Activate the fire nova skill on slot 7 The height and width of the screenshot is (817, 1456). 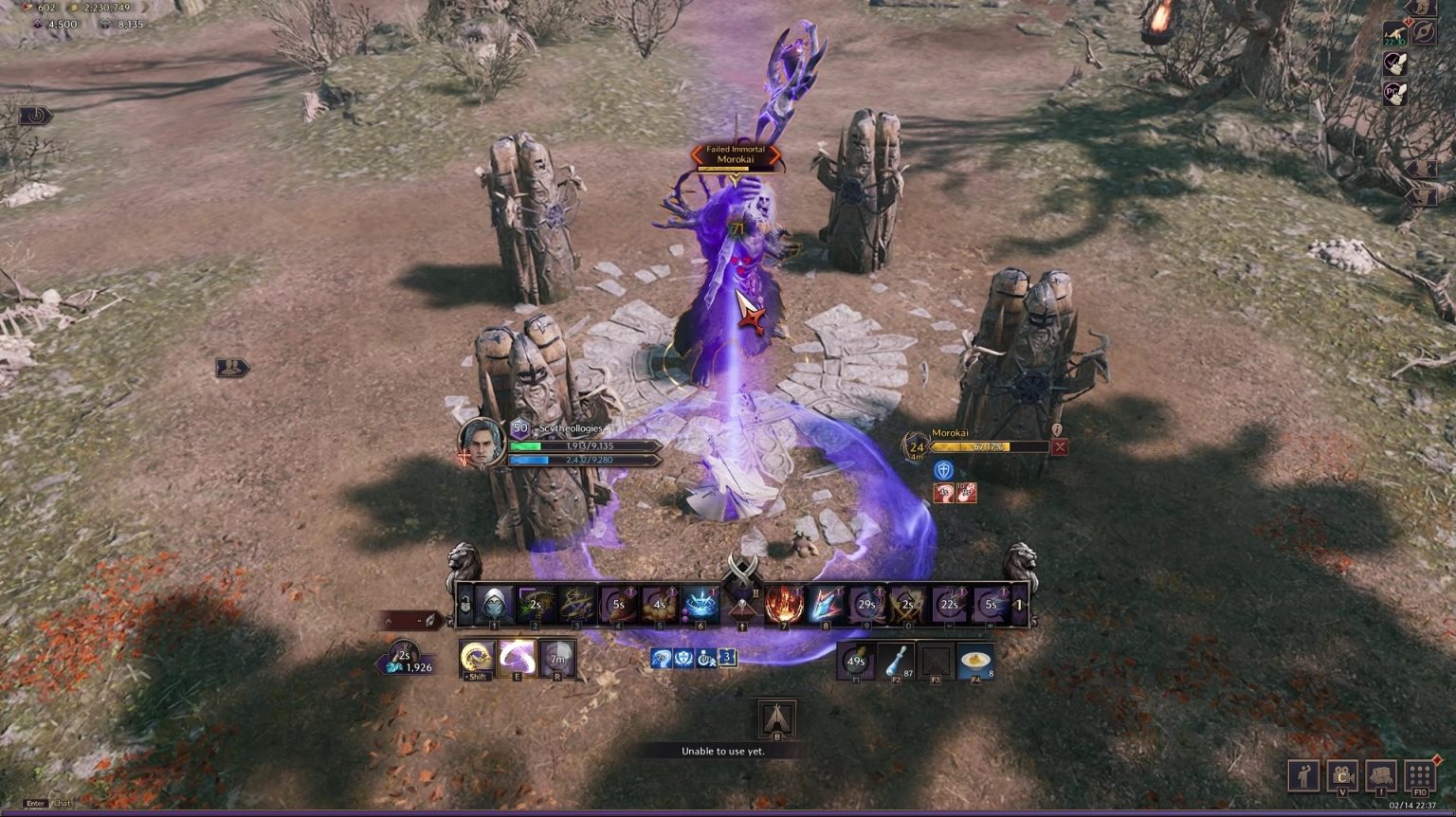784,606
